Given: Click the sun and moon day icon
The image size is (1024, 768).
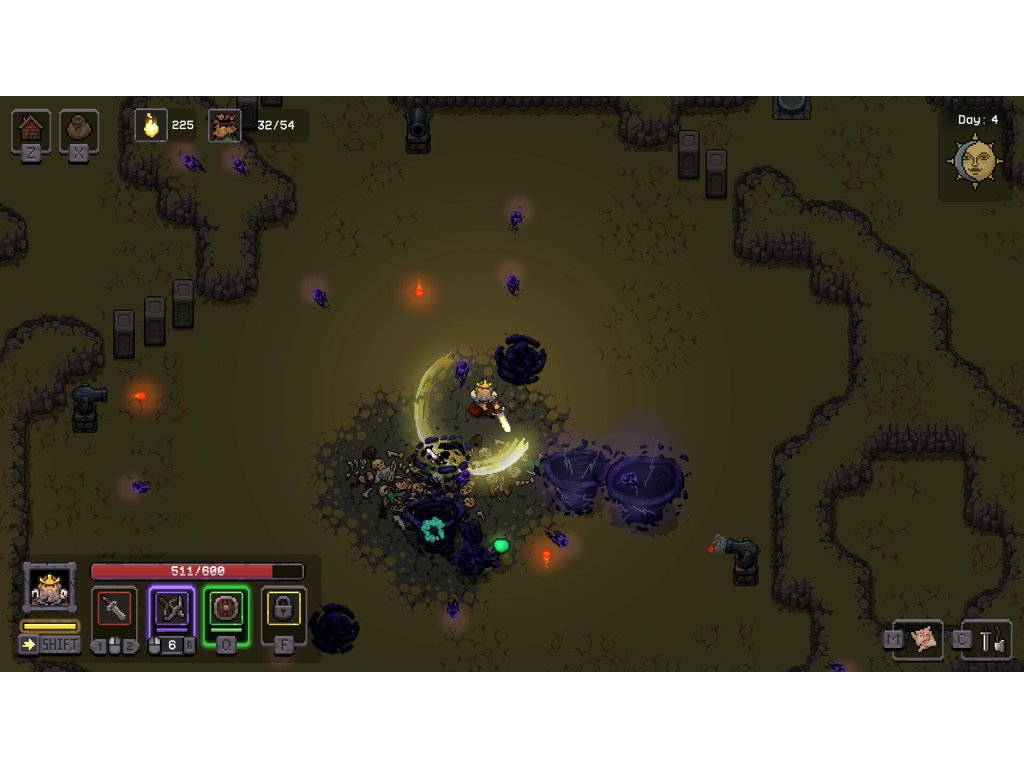Looking at the screenshot, I should pos(976,160).
